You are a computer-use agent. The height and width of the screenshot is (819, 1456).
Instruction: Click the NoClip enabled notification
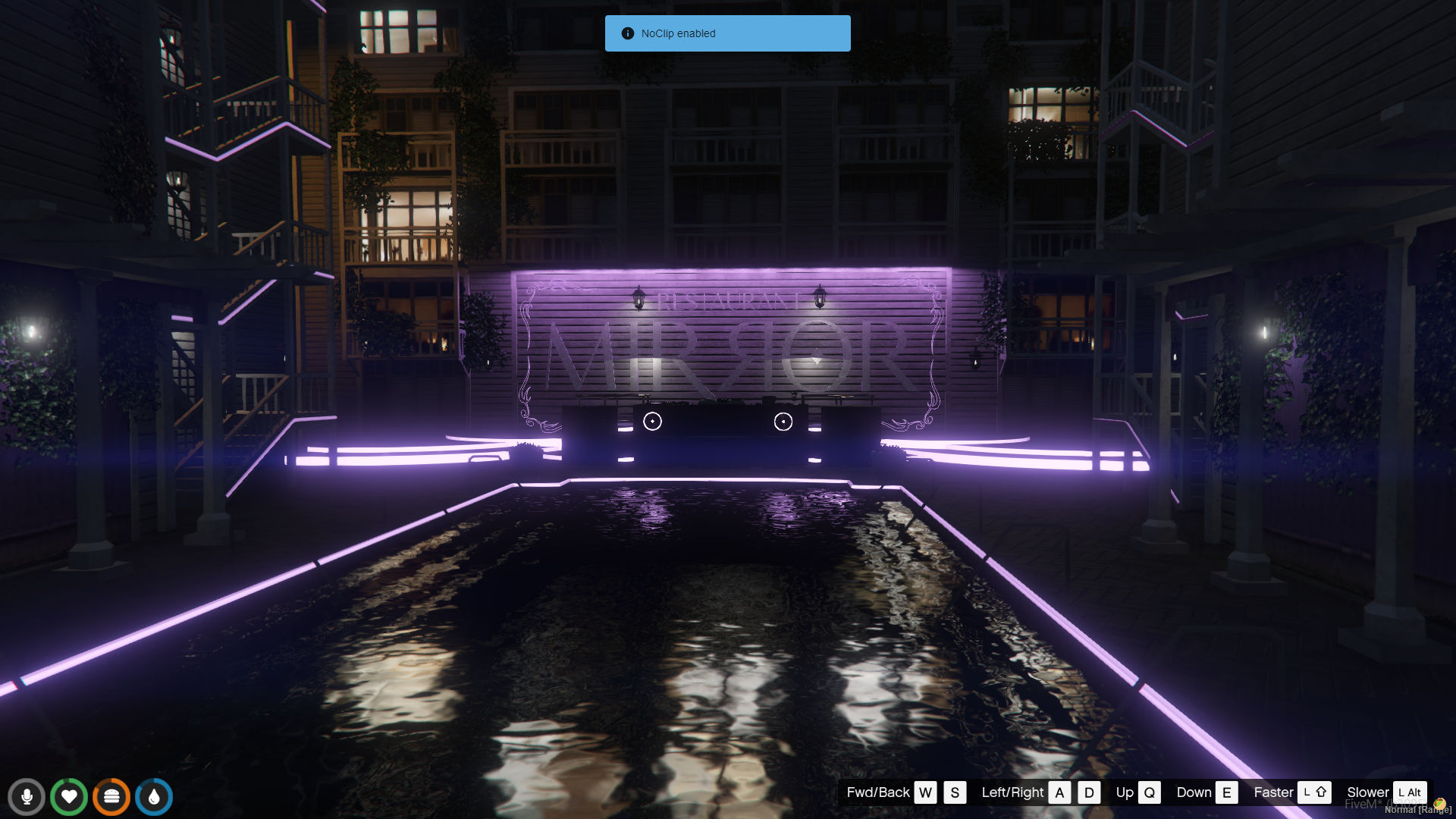727,33
